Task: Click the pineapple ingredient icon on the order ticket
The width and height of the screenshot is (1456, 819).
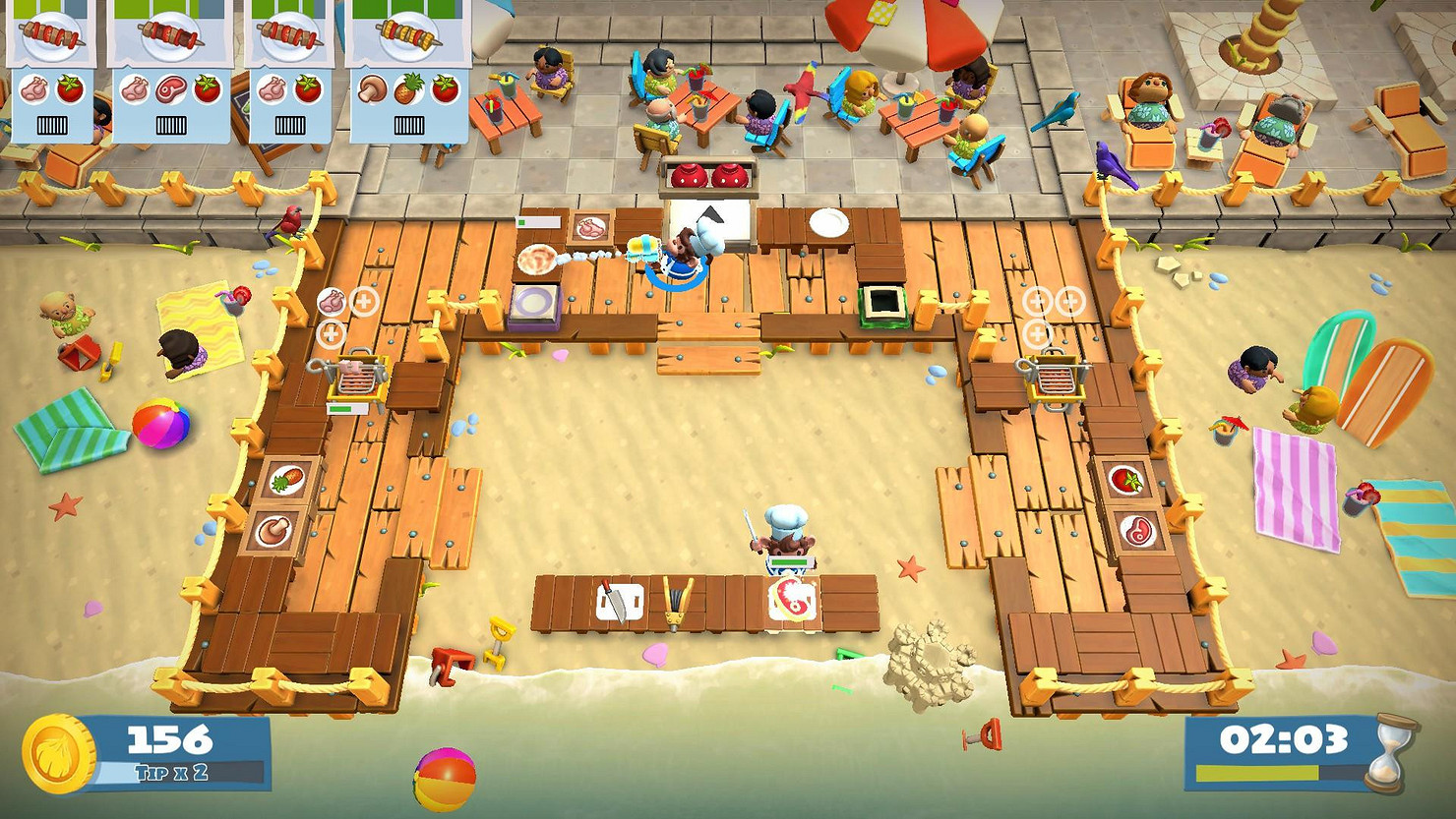Action: 408,90
